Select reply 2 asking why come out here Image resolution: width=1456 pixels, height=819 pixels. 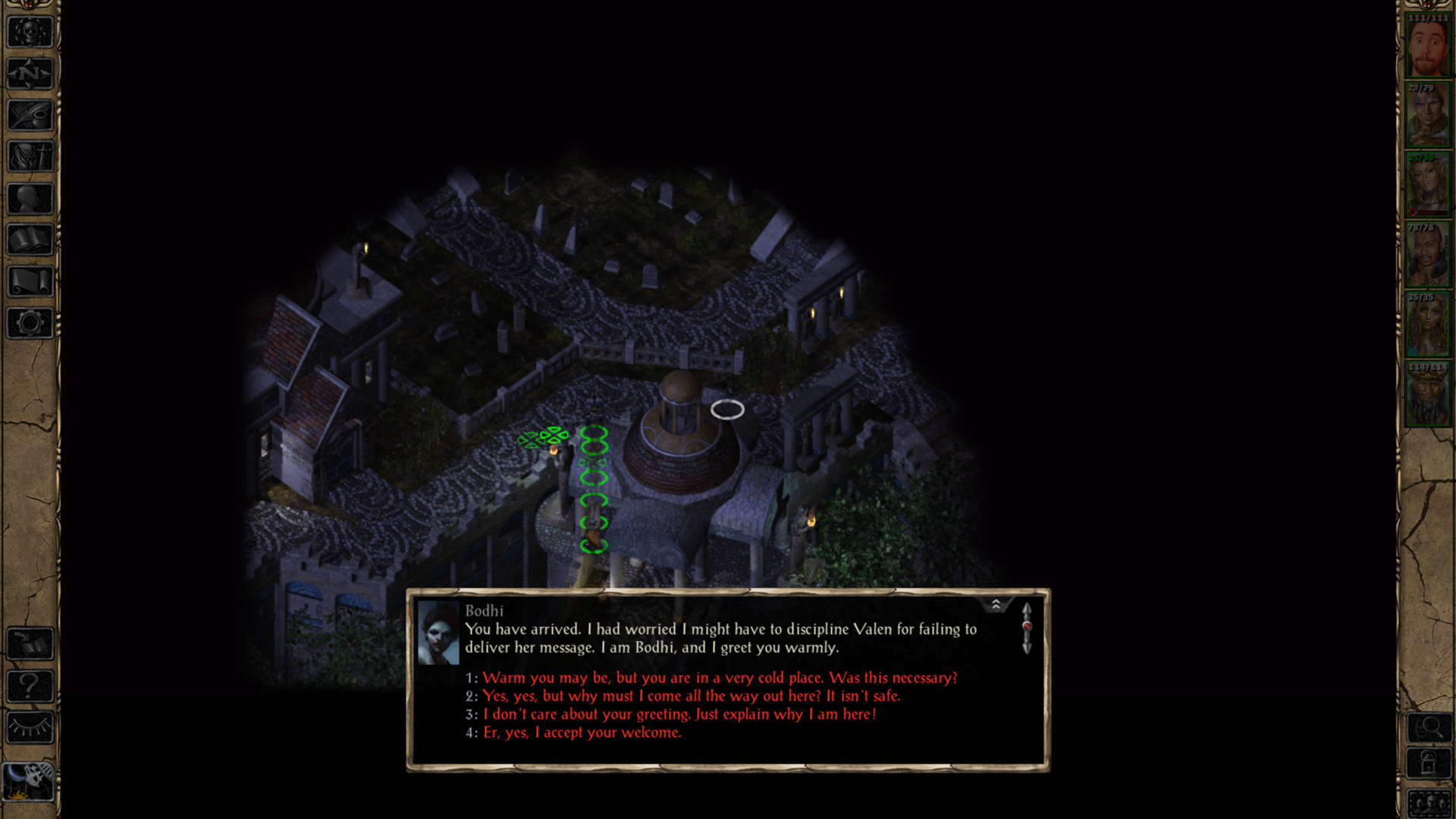pos(690,696)
